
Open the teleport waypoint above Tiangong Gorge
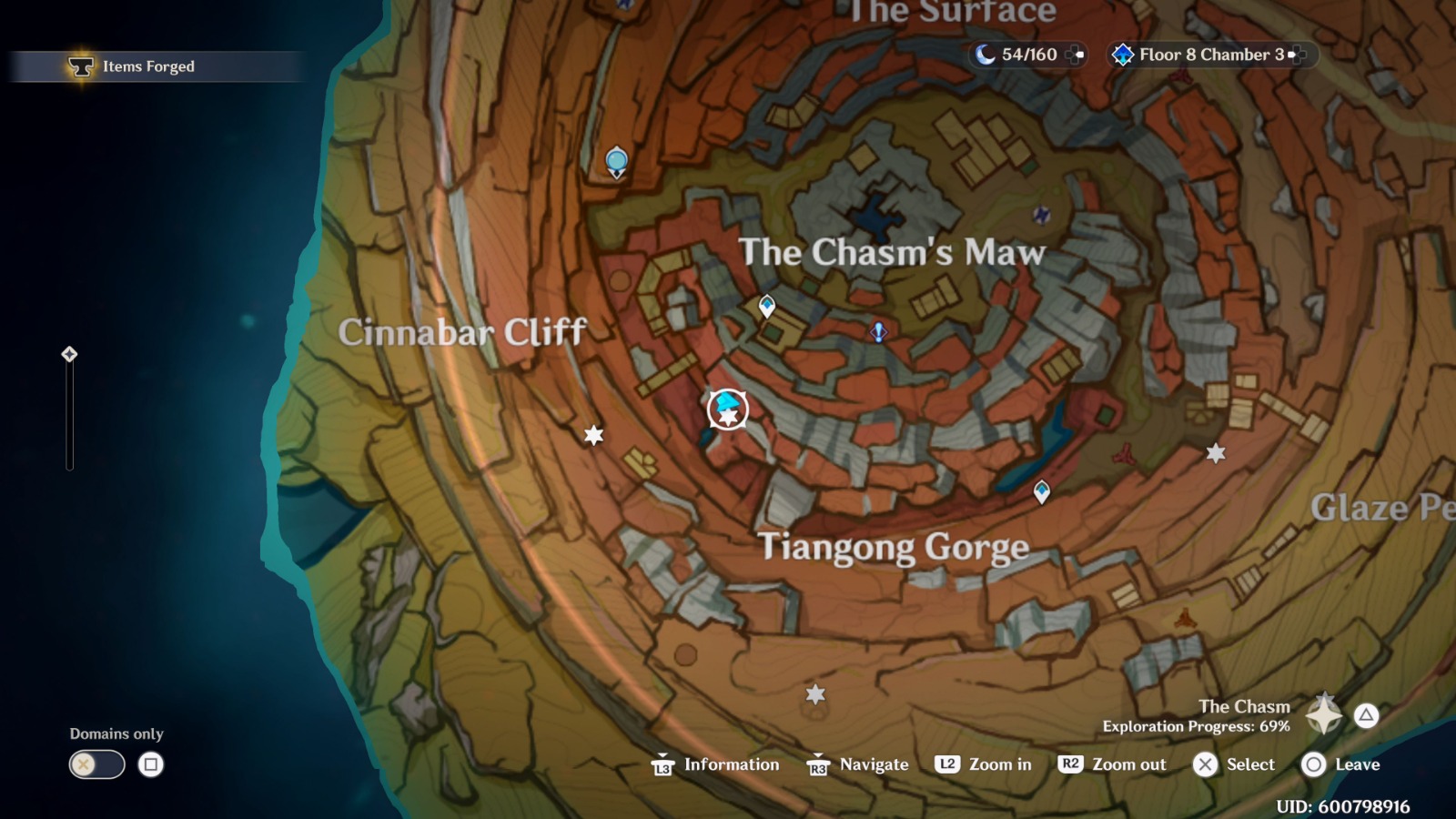(1040, 490)
